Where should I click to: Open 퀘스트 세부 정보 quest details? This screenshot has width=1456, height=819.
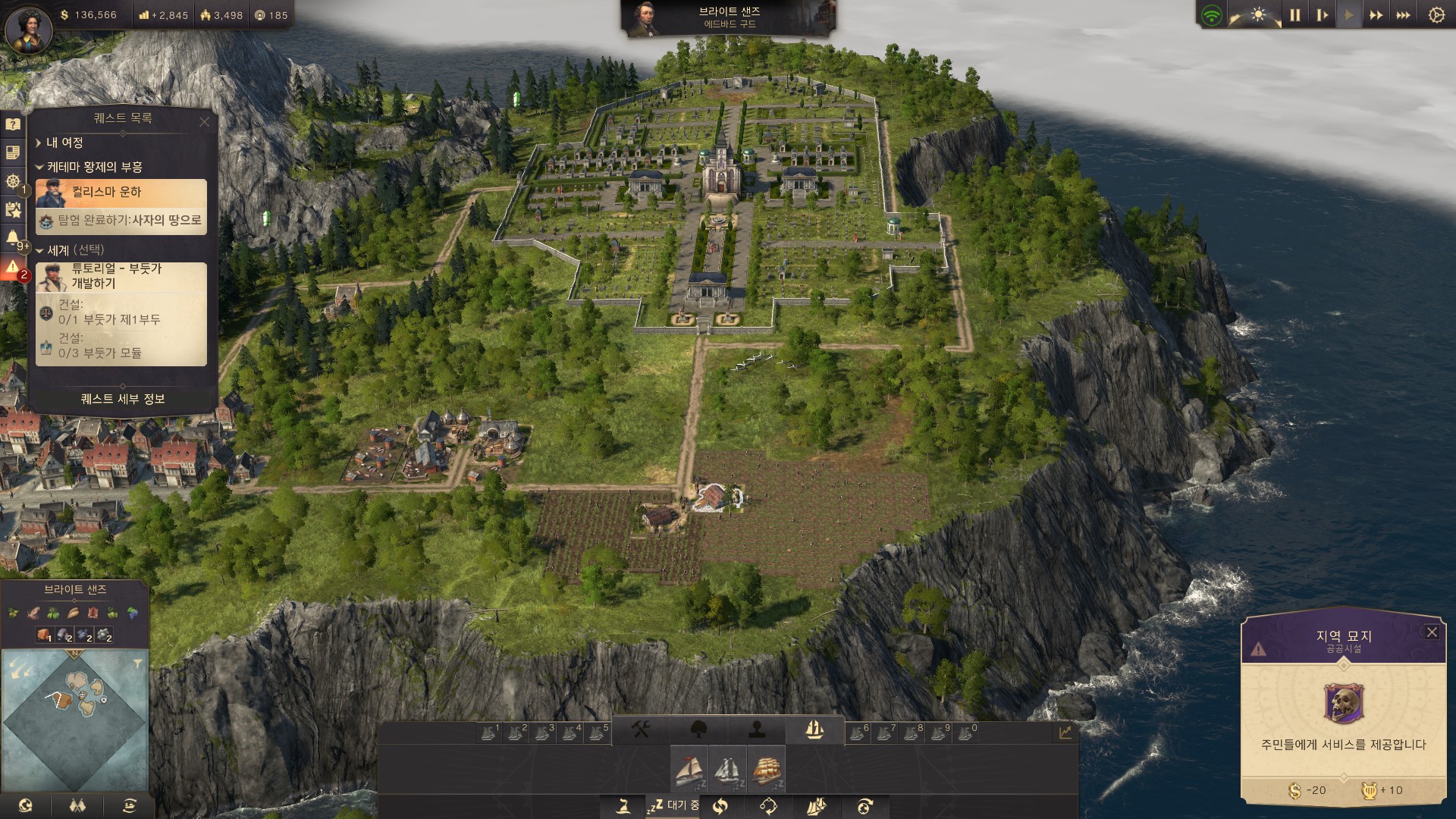point(123,399)
